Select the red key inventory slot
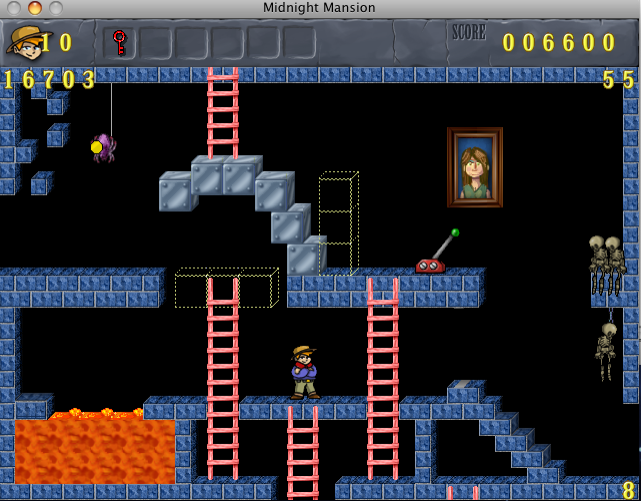The height and width of the screenshot is (501, 641). pyautogui.click(x=120, y=43)
